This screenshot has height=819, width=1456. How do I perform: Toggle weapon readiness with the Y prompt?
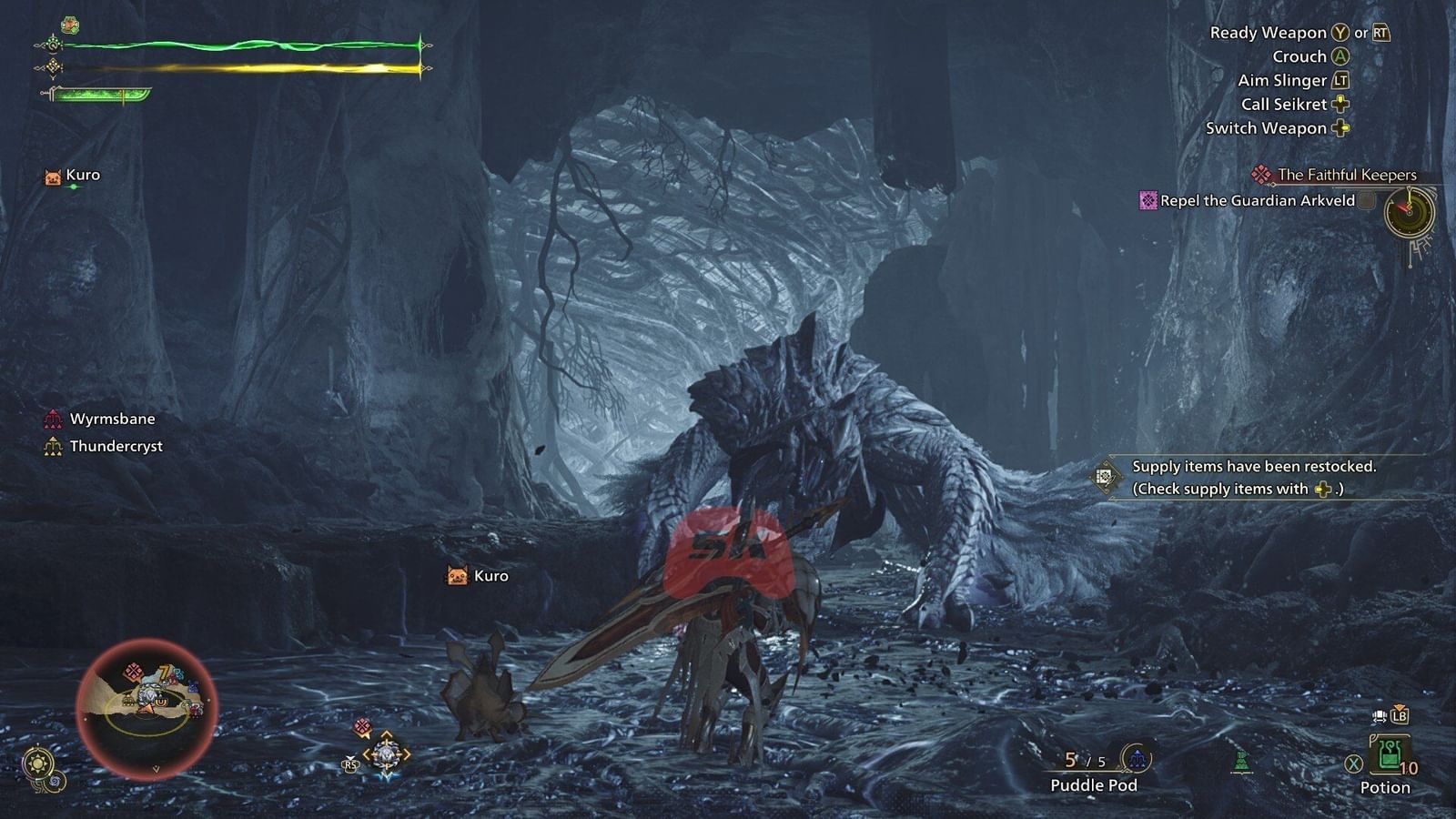[x=1338, y=31]
